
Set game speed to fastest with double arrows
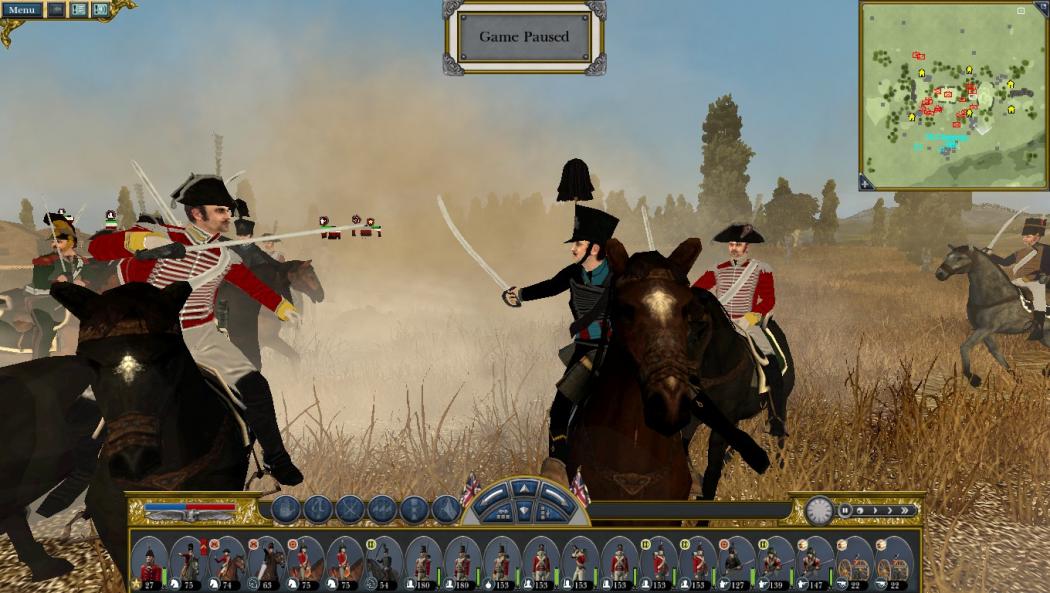tap(906, 510)
